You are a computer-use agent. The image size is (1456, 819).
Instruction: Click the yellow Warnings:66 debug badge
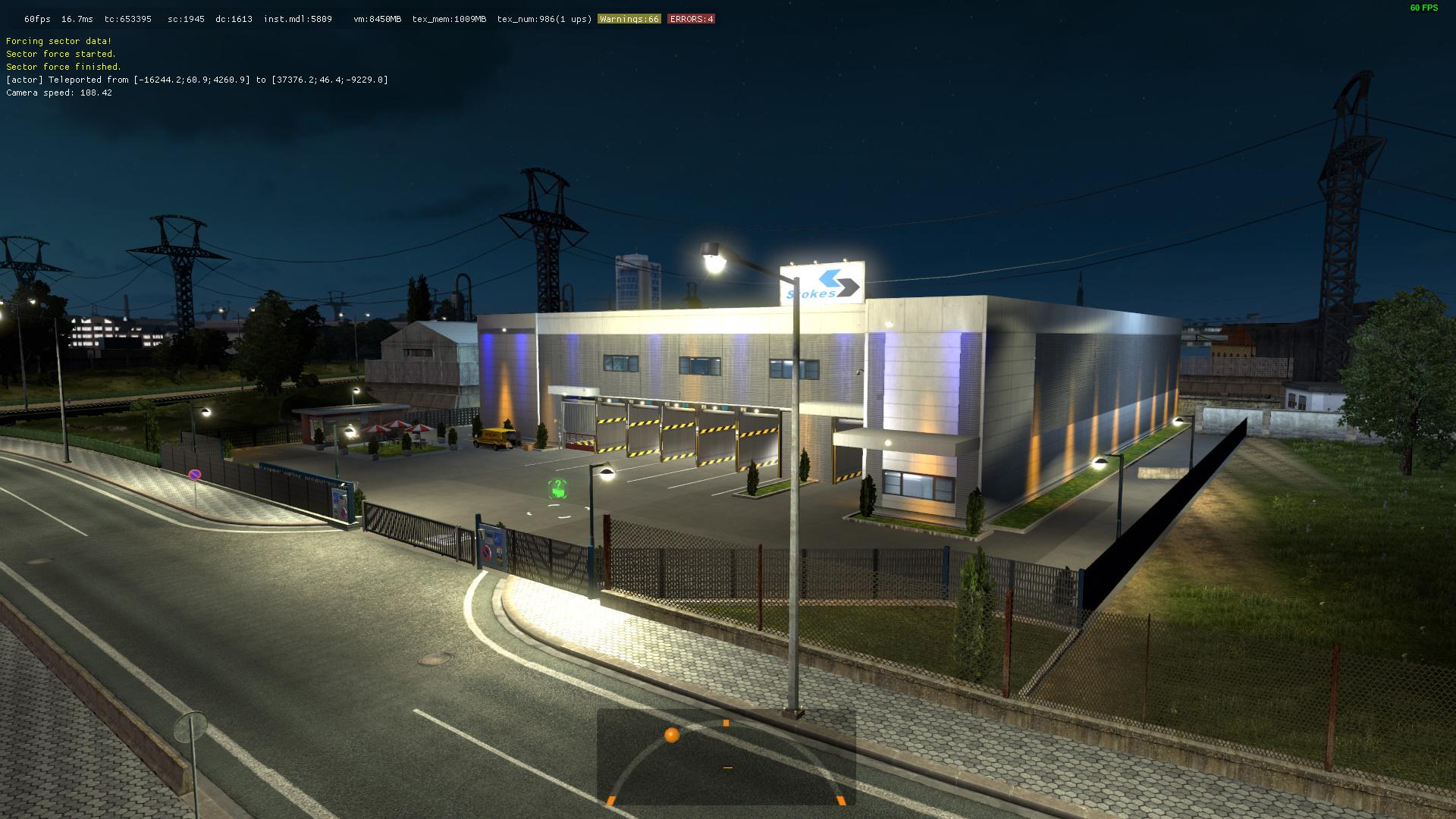(x=629, y=19)
